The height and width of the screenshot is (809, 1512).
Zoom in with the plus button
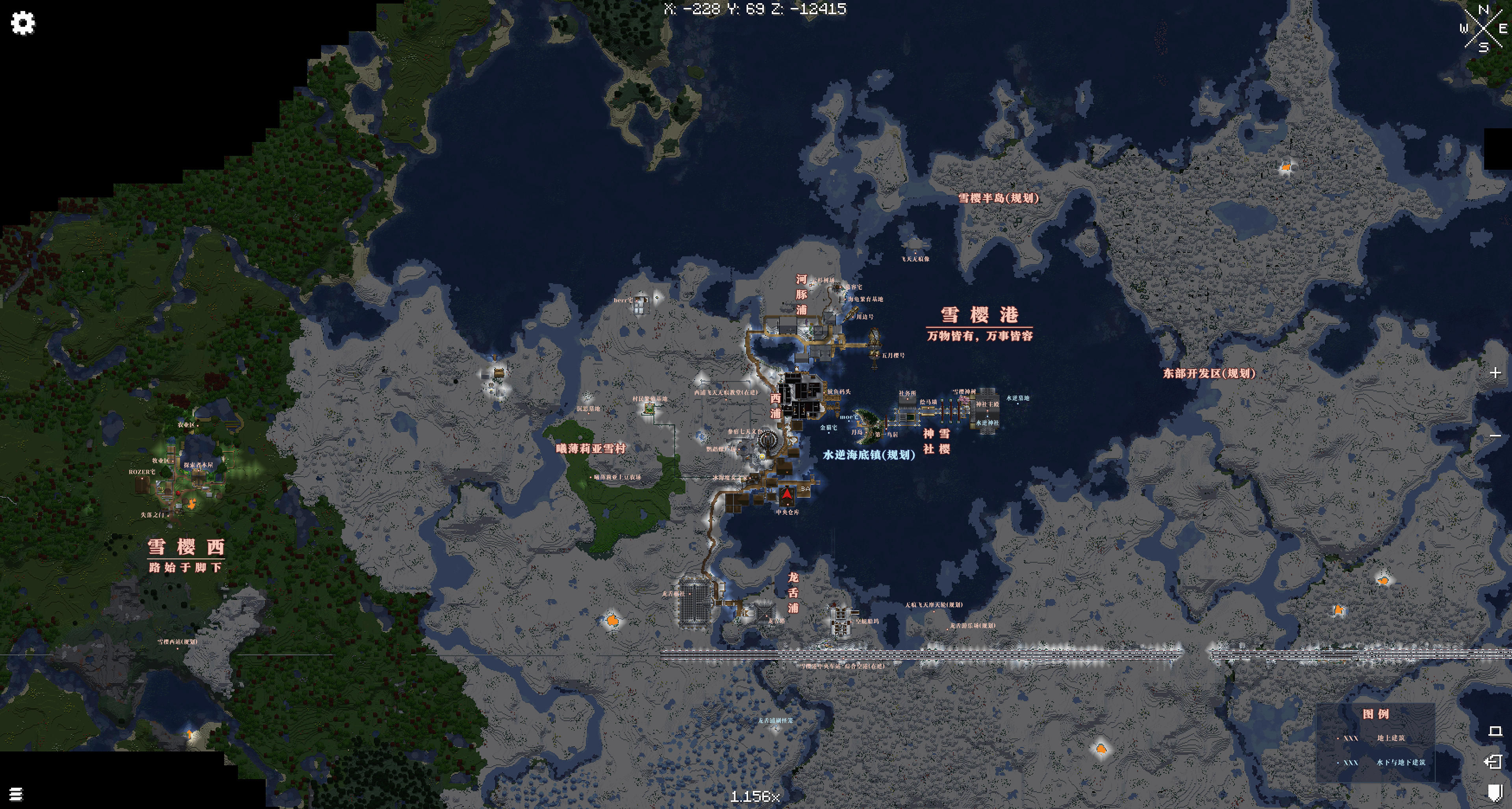tap(1494, 373)
